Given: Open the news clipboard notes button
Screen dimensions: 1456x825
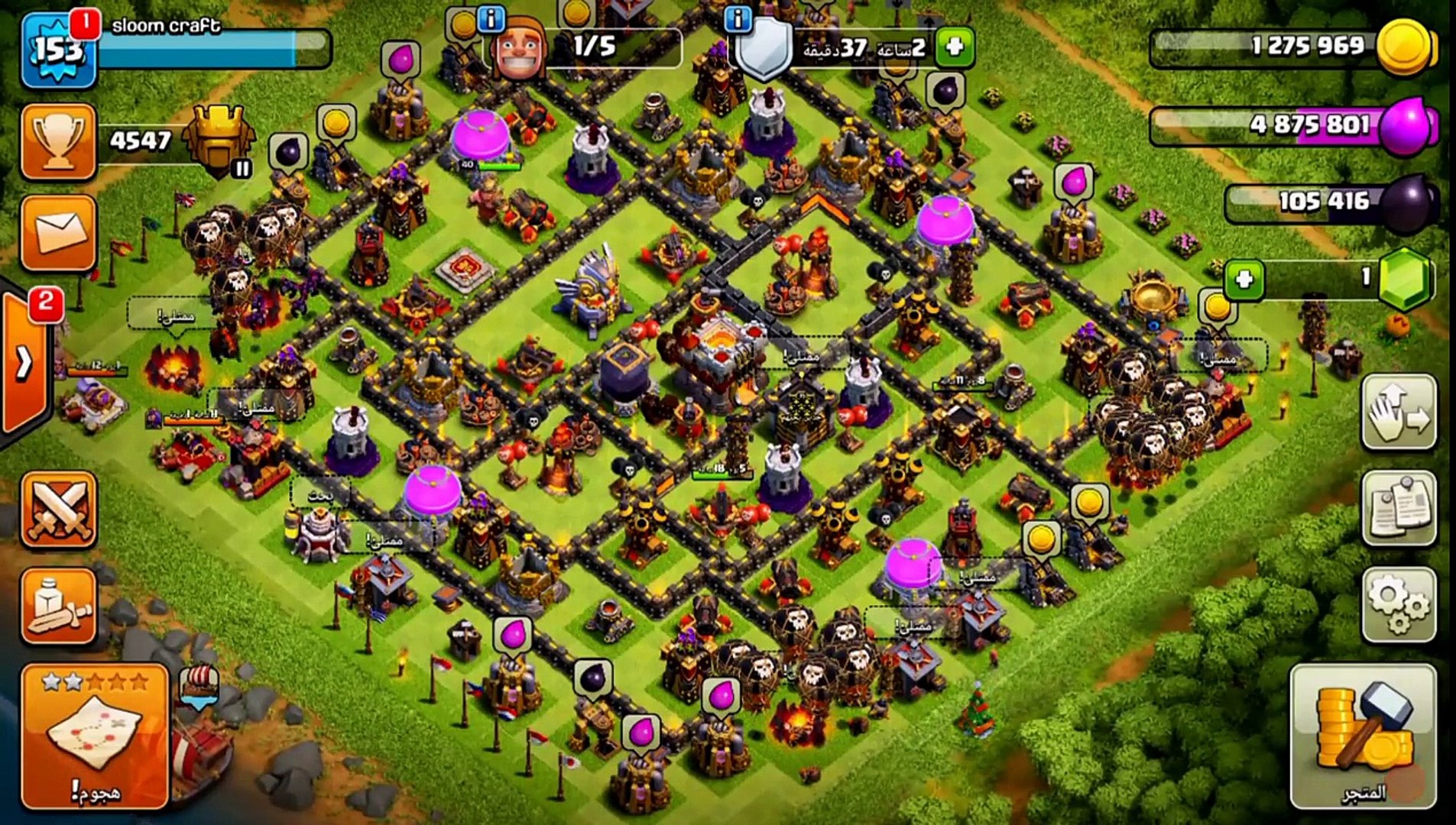Looking at the screenshot, I should (1399, 508).
